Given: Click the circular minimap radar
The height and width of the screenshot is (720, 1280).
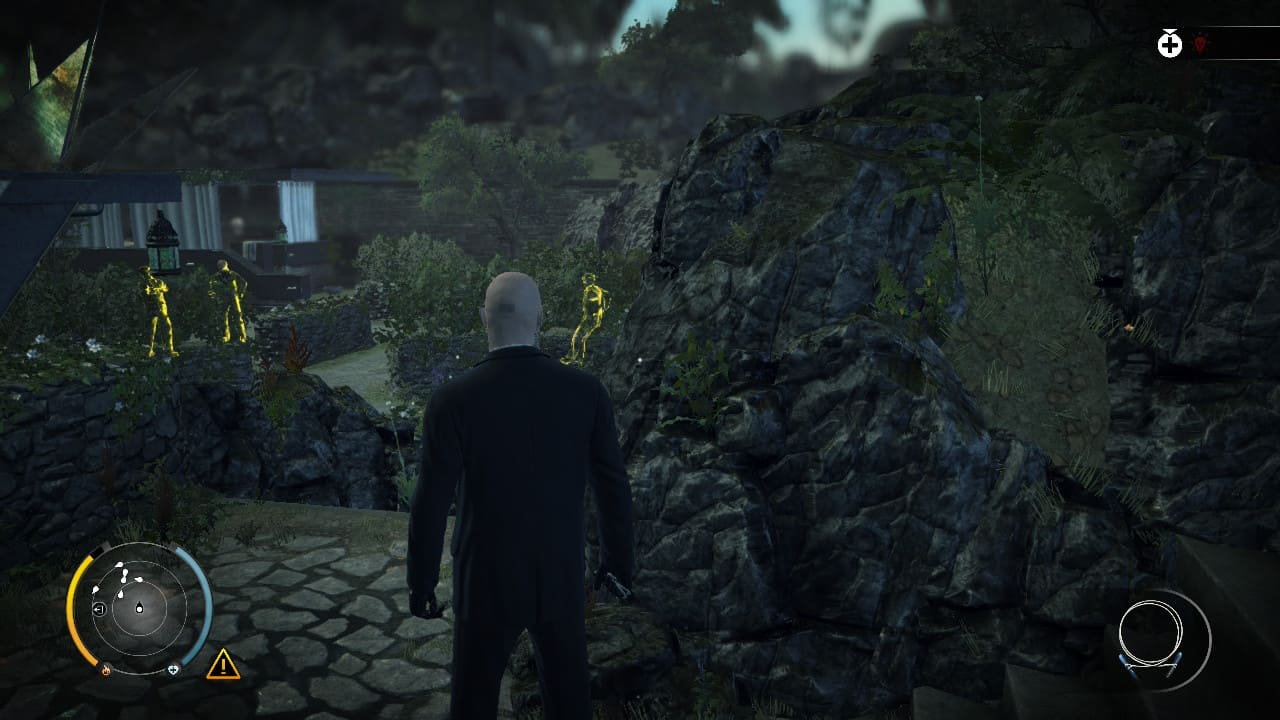Looking at the screenshot, I should [x=139, y=606].
